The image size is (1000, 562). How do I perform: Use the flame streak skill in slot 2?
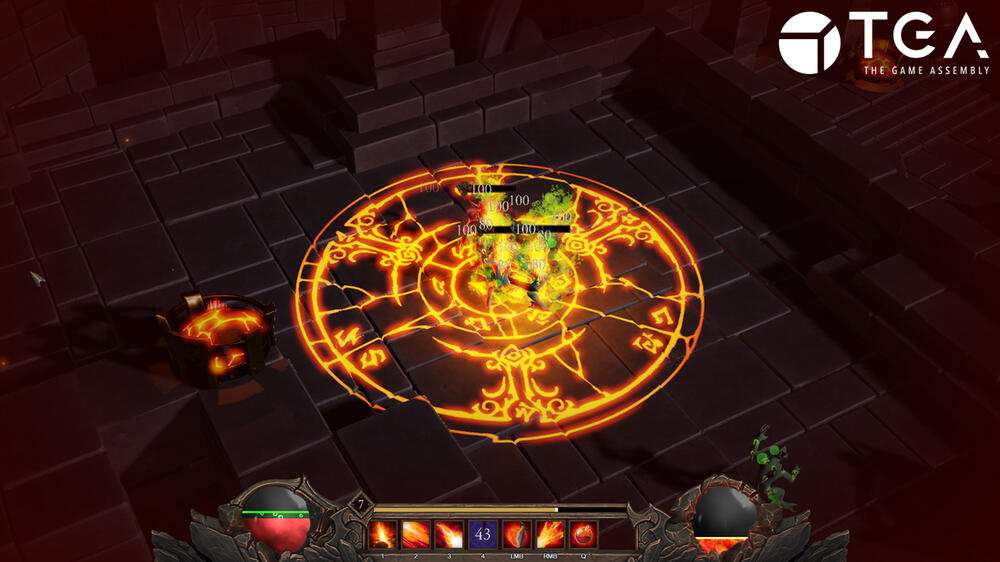point(417,535)
